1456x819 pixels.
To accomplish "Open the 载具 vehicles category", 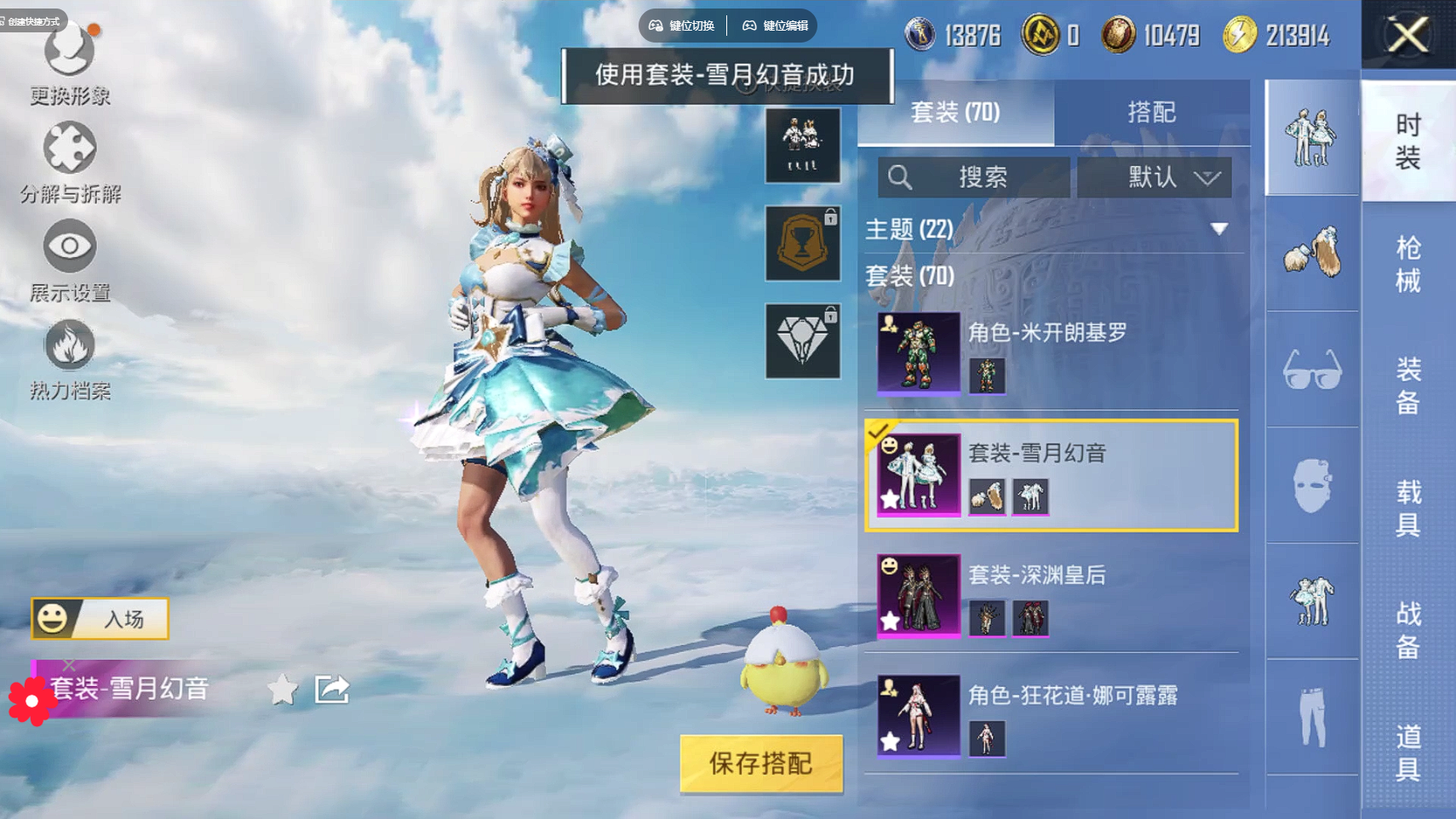I will pos(1408,507).
